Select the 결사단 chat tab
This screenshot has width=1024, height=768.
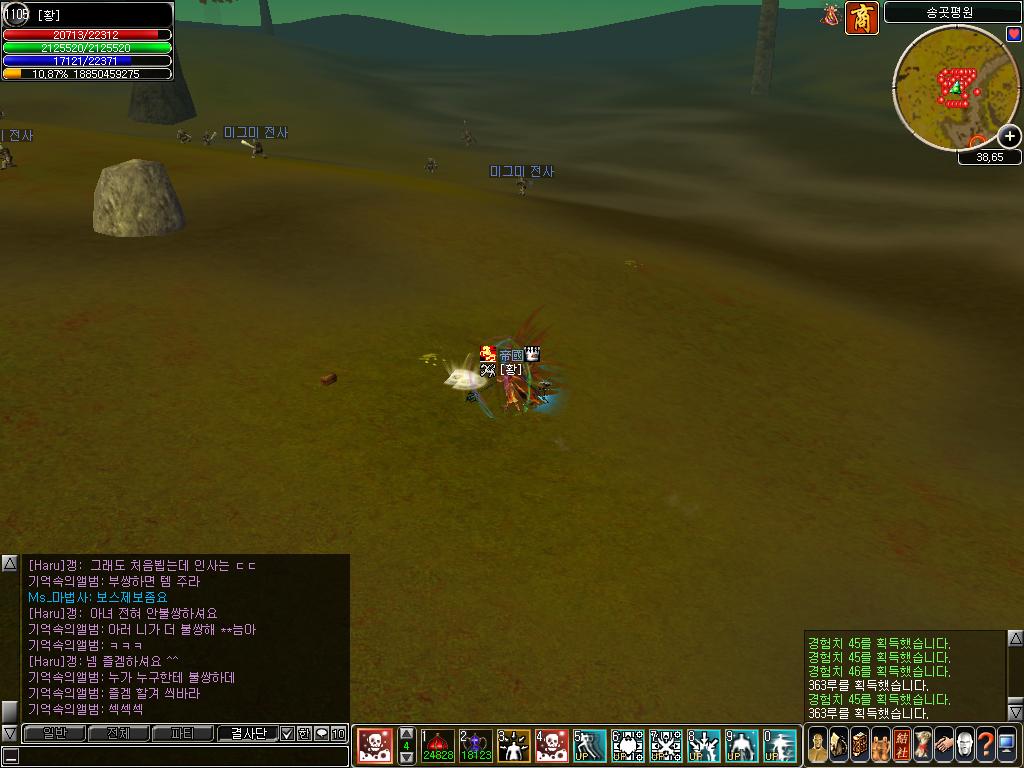(x=247, y=734)
